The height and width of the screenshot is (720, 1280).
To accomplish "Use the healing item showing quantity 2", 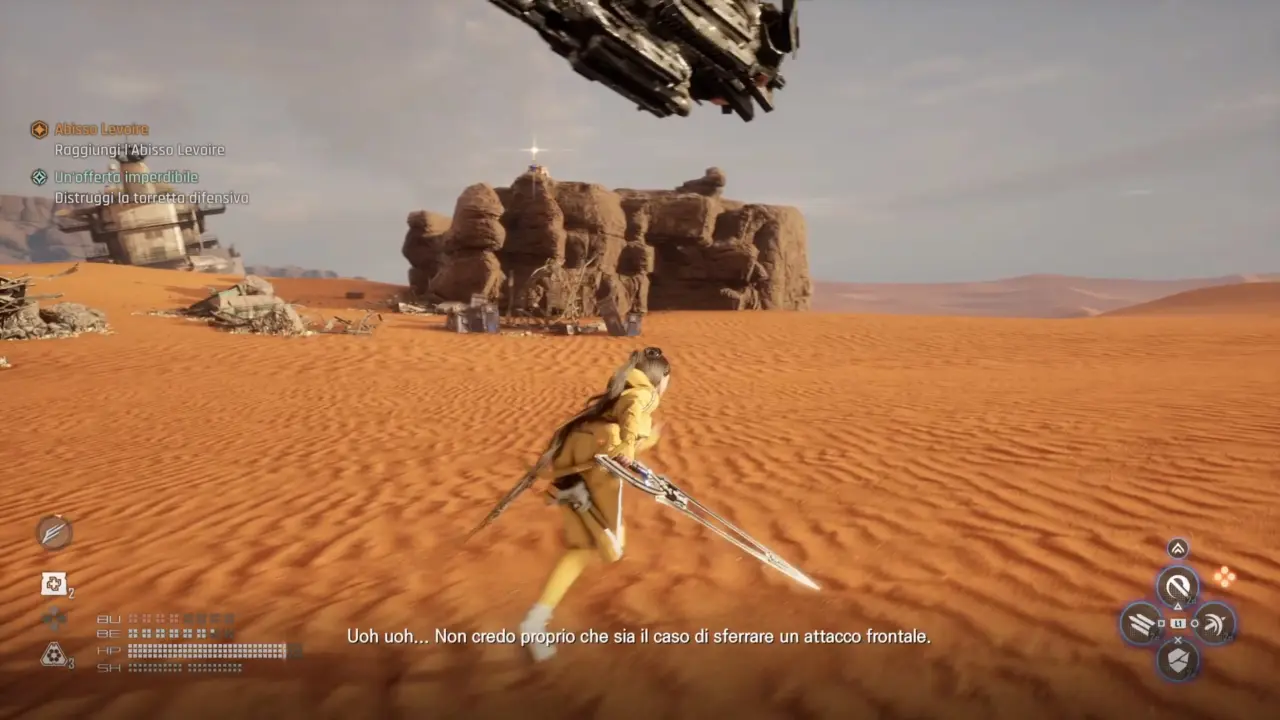I will (54, 583).
